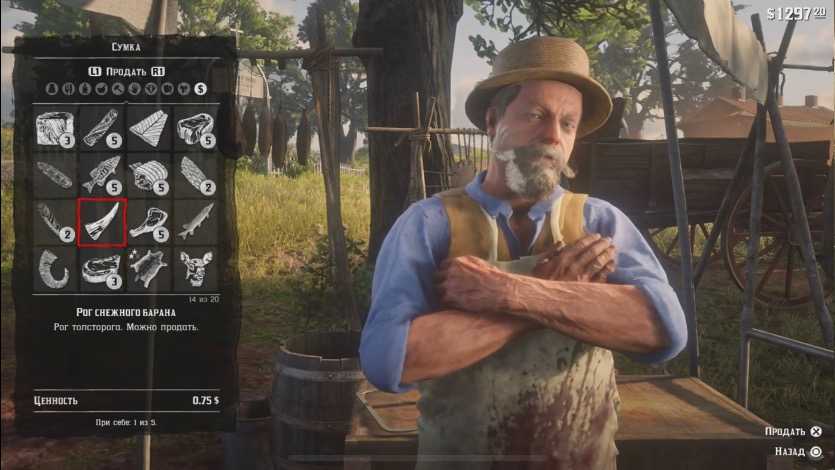
Task: Select the T-bone steak stack
Action: point(149,222)
